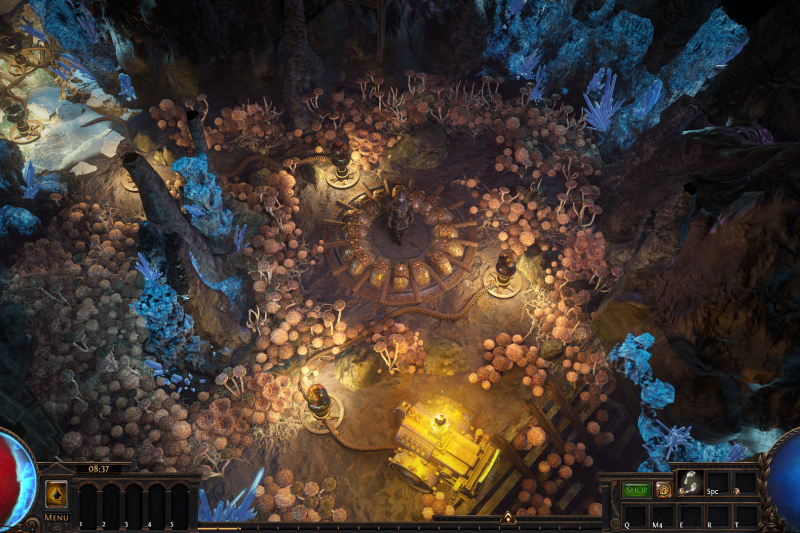Select the empty M4 skill slot
Screen dimensions: 800x533
point(662,514)
